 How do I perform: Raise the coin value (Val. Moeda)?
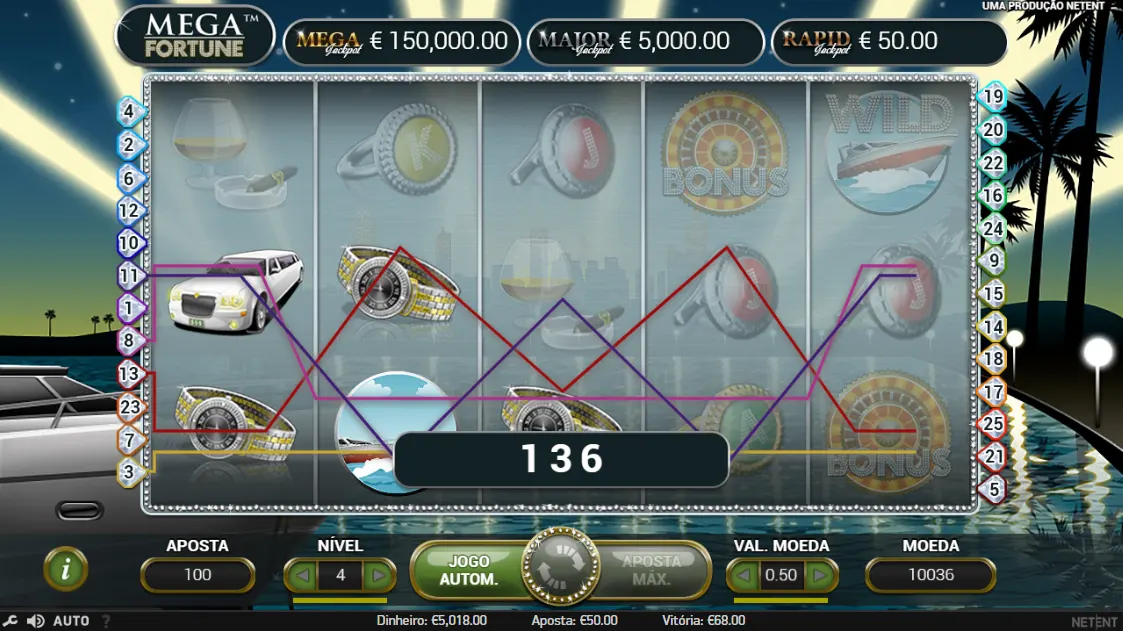(x=819, y=575)
